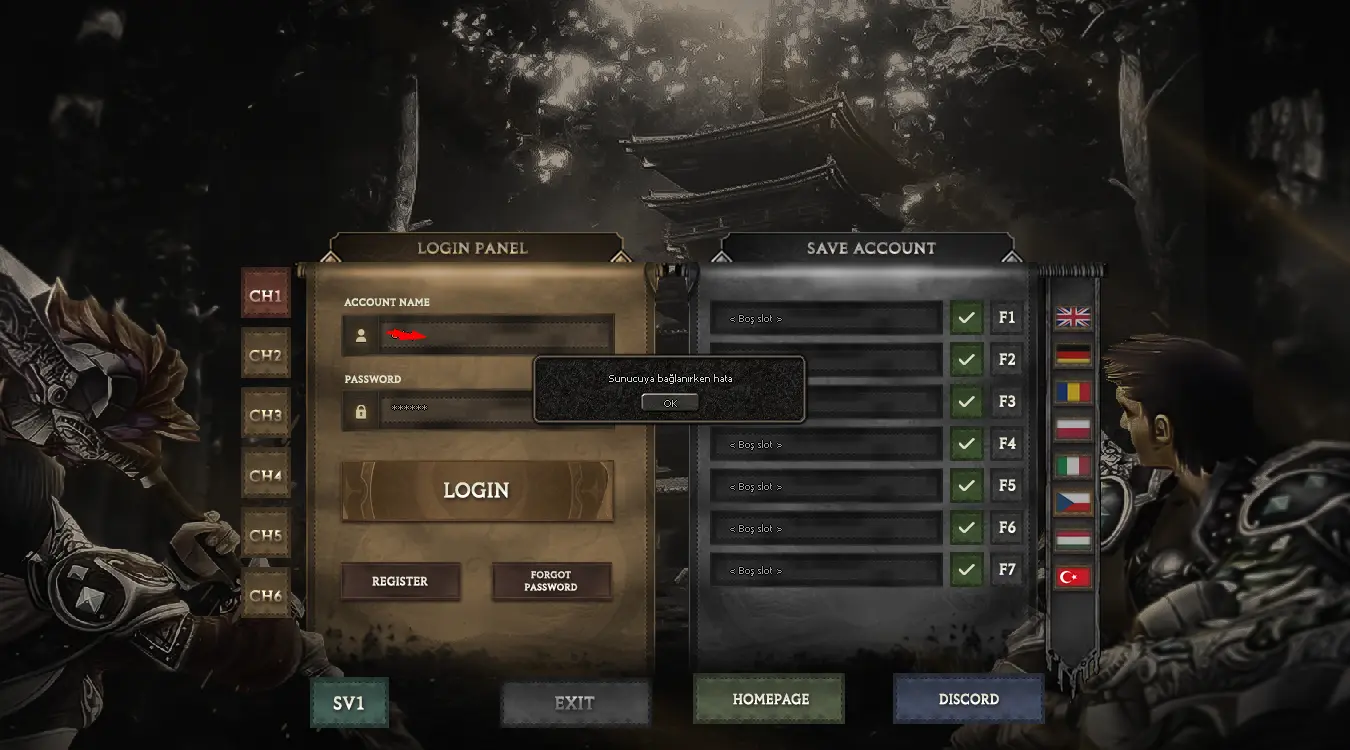
Task: Select the Turkish flag language
Action: (1073, 577)
